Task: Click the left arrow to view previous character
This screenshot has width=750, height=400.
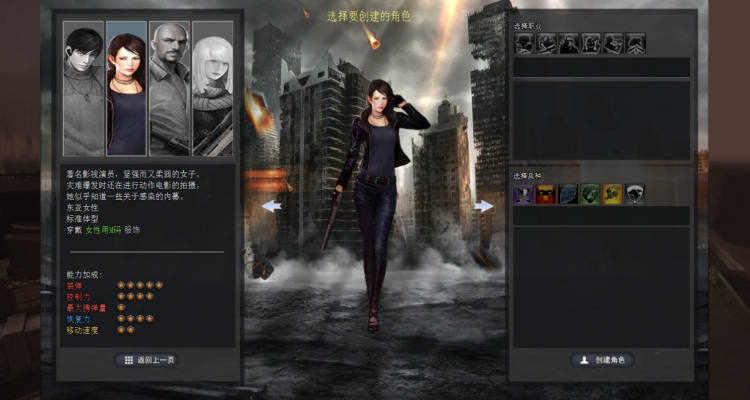Action: tap(272, 206)
